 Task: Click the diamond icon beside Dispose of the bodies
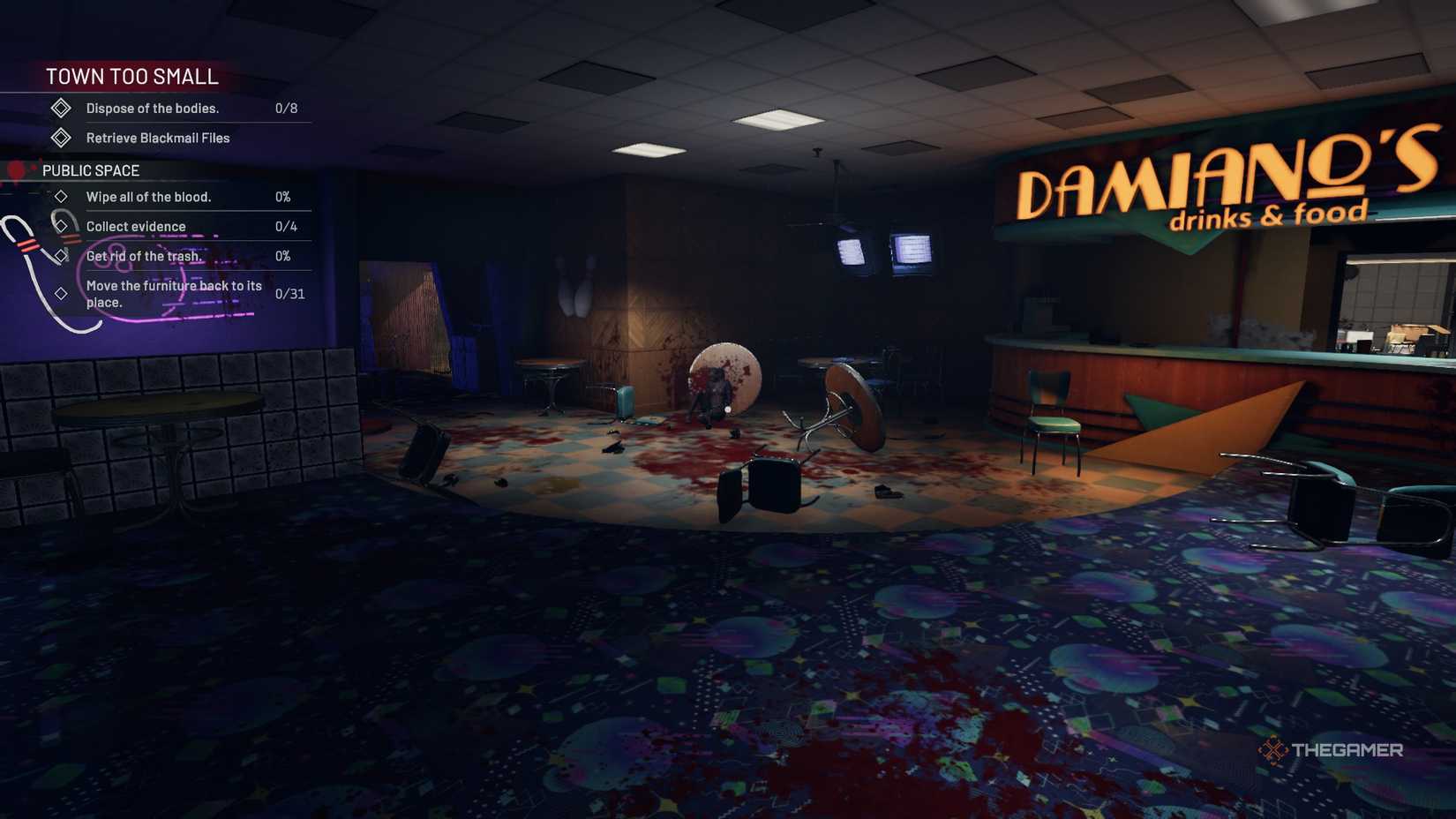pyautogui.click(x=61, y=108)
